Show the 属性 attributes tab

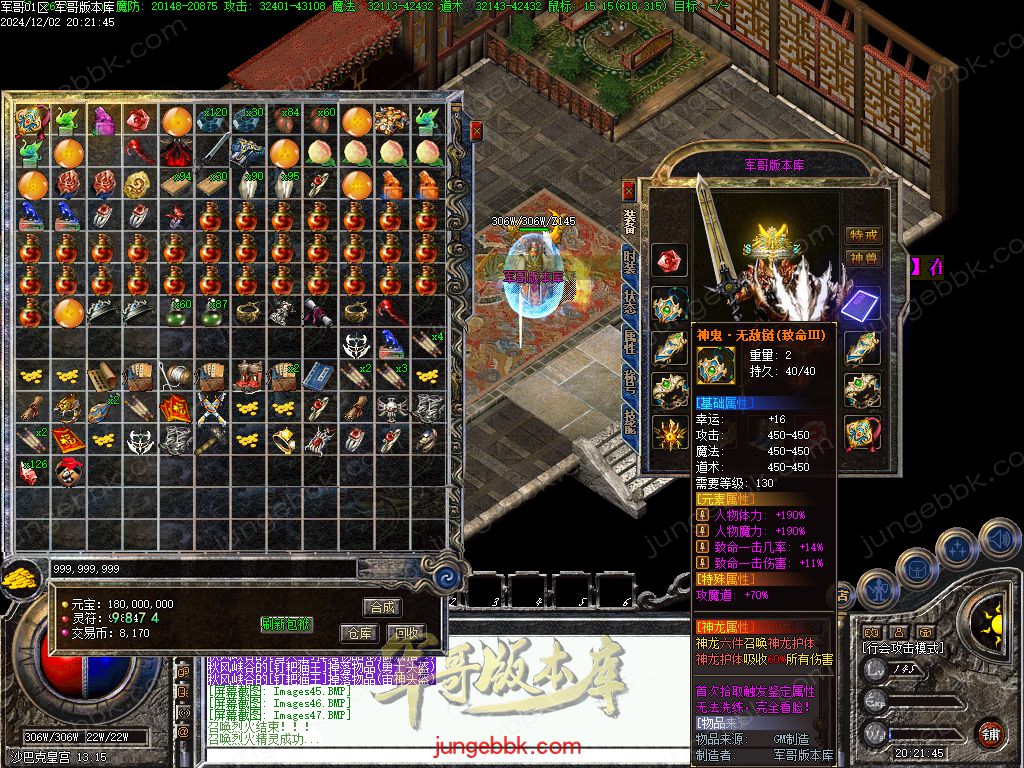[x=629, y=341]
